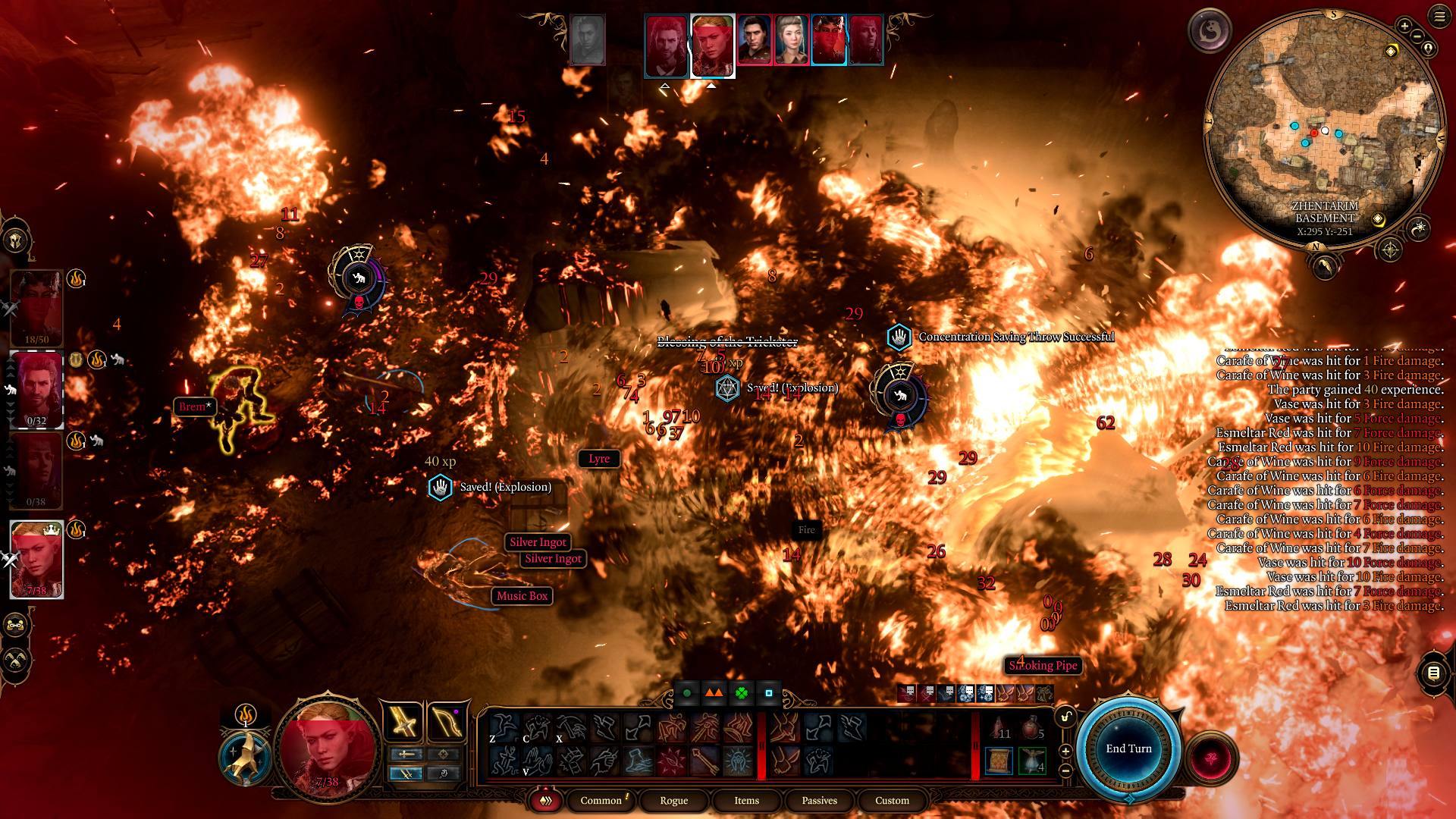Zoom out on the minimap
1456x819 pixels.
[x=1417, y=36]
